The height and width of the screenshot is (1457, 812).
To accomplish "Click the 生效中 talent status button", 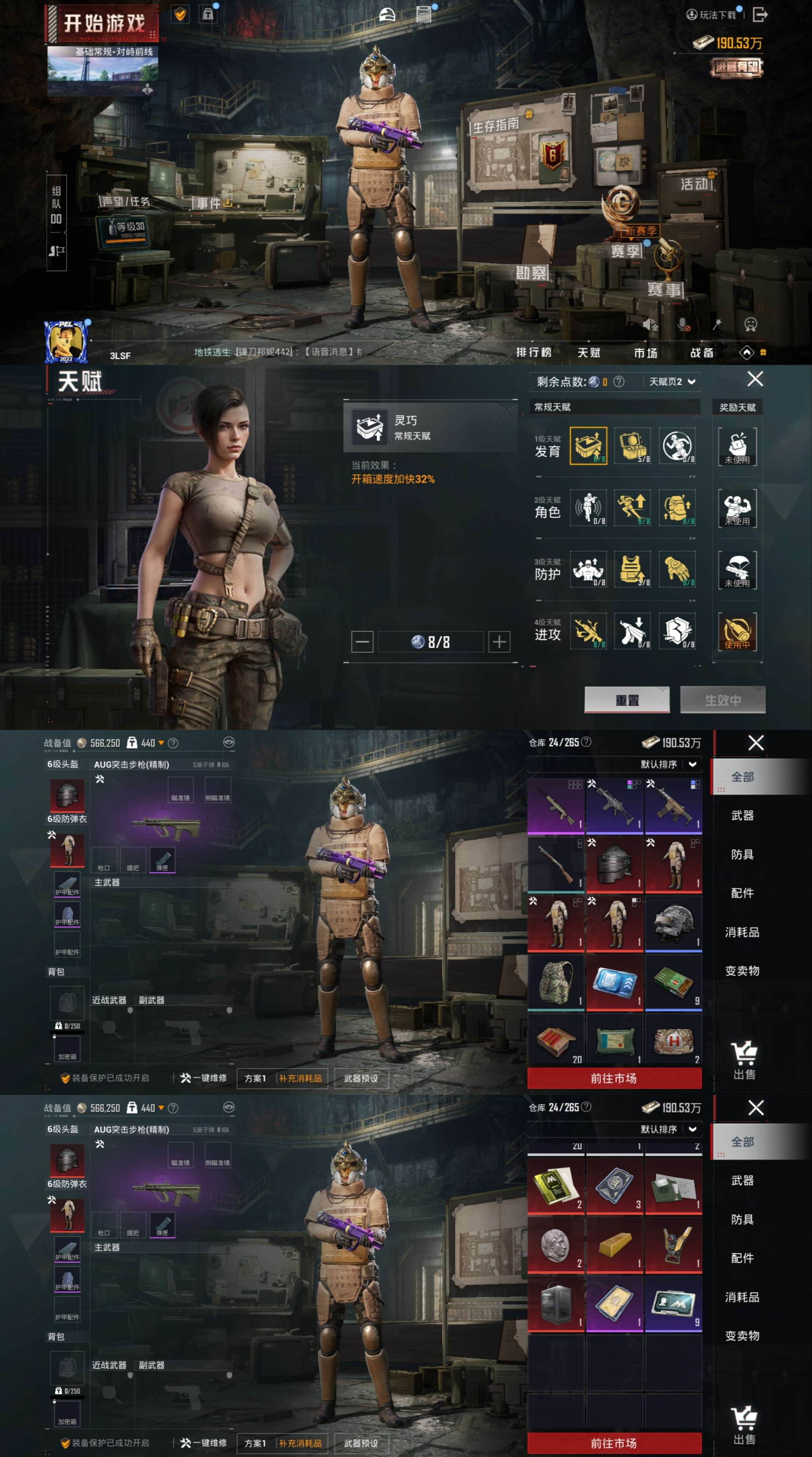I will tap(723, 700).
